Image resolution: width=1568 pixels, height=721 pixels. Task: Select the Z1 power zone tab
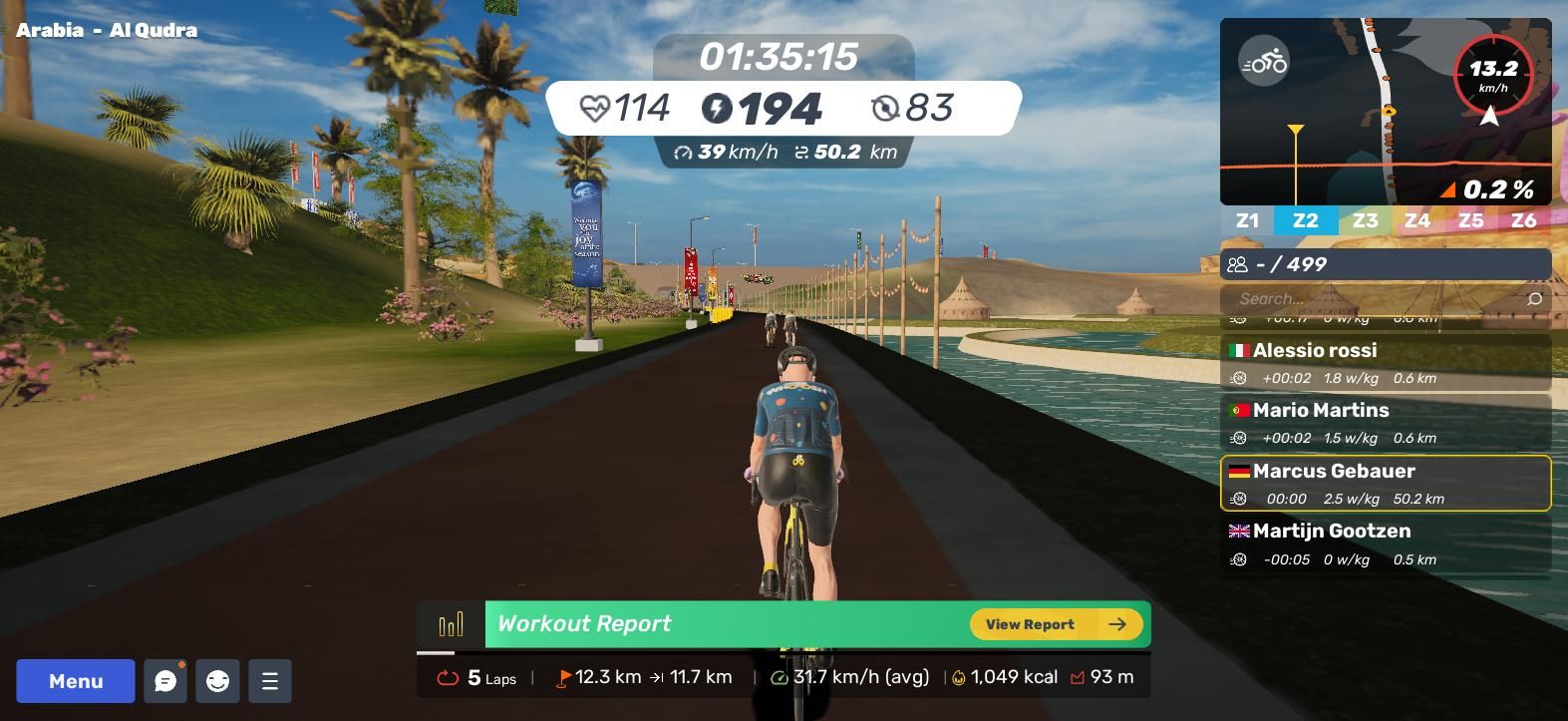click(x=1247, y=220)
